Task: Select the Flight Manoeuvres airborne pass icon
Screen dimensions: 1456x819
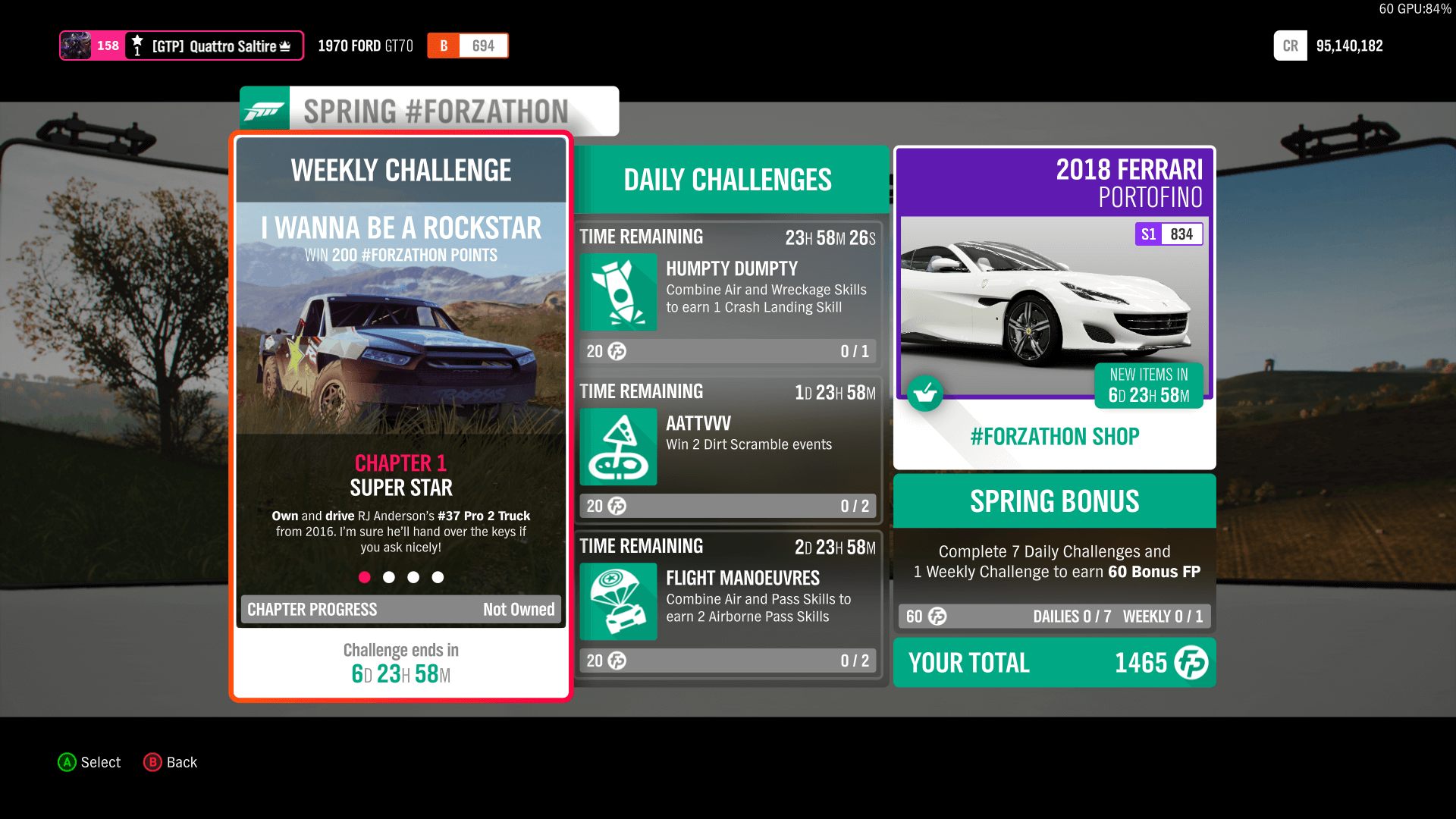Action: [x=618, y=601]
